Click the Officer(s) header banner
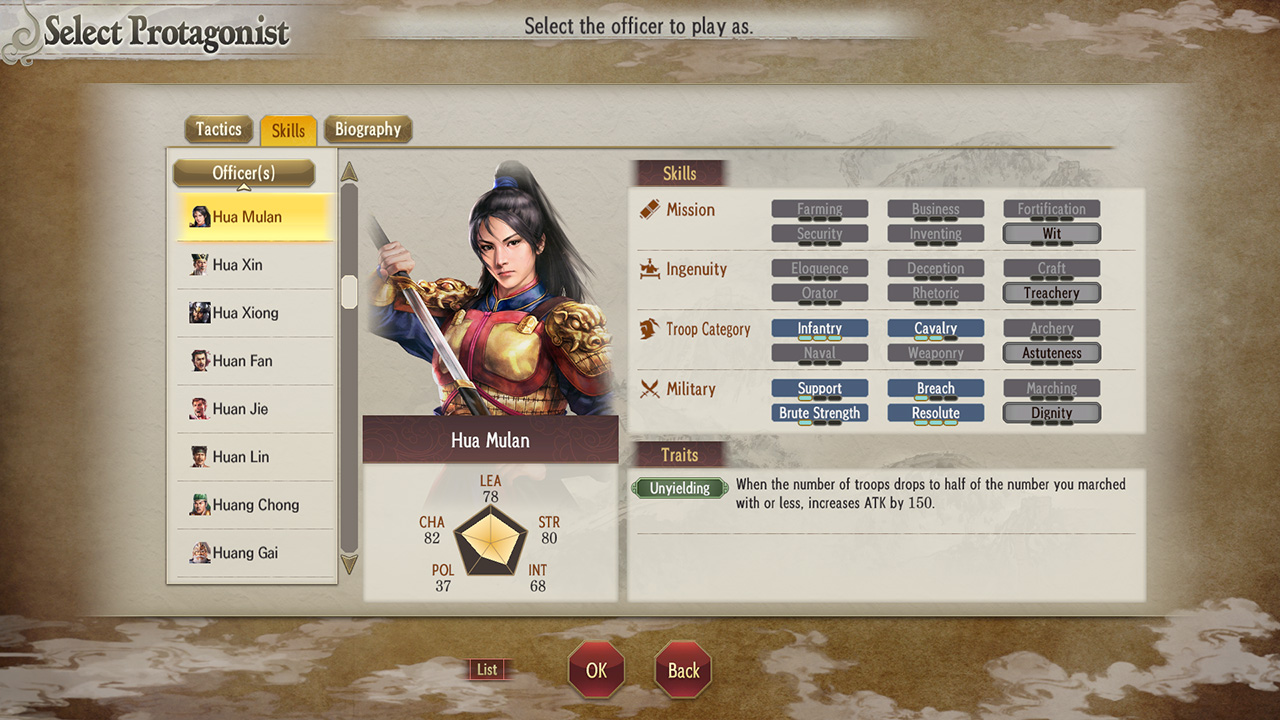This screenshot has height=720, width=1280. pos(243,172)
